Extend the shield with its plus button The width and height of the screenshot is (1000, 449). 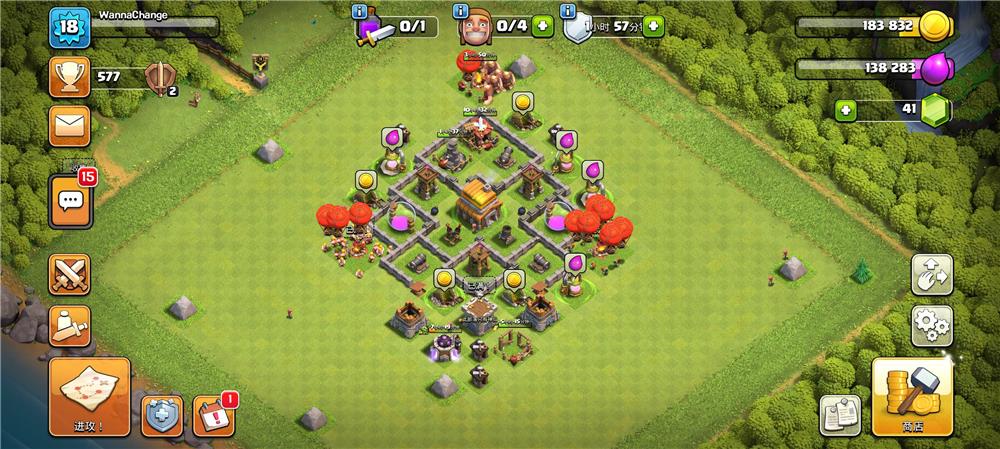click(653, 26)
